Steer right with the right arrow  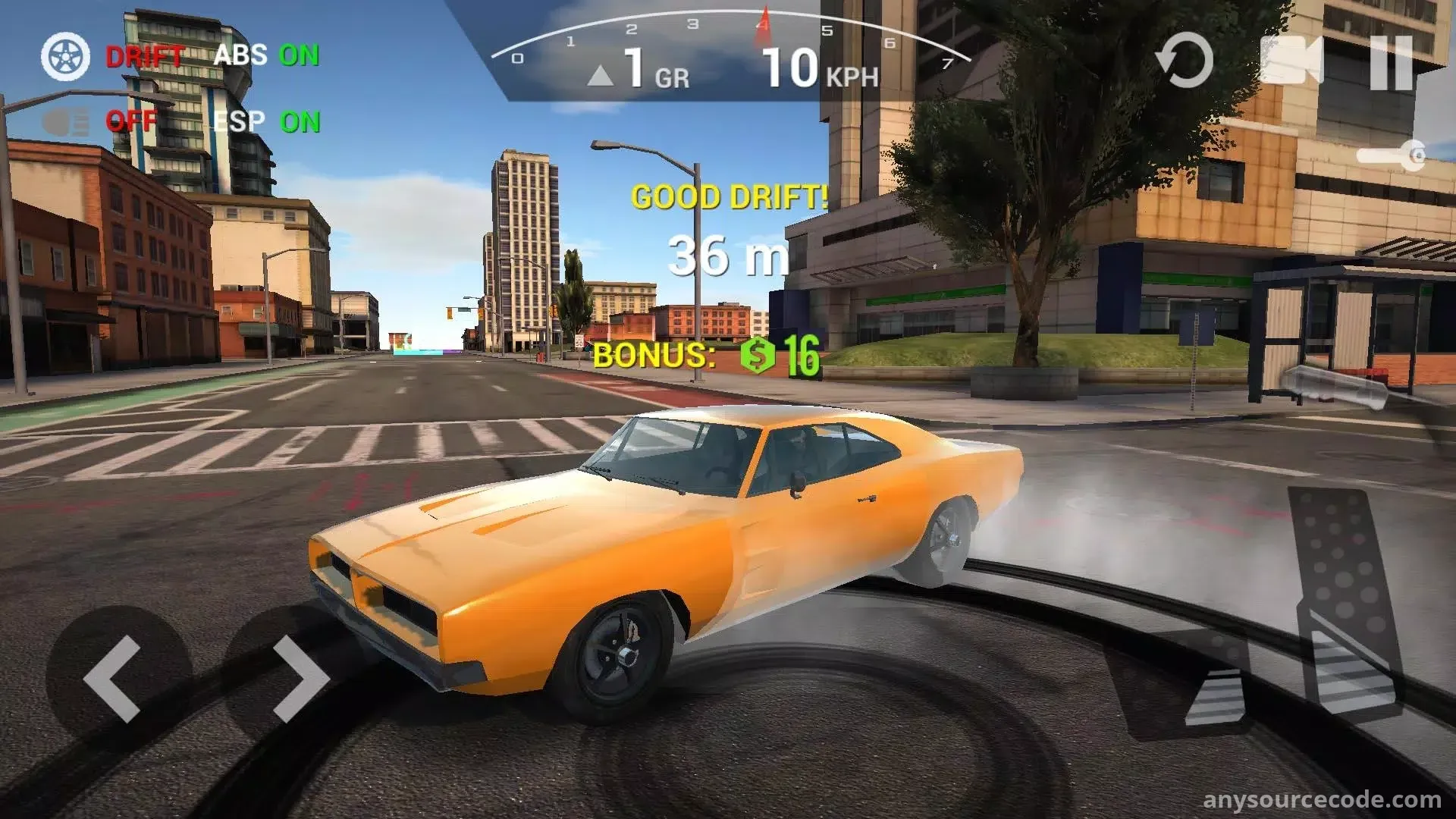300,678
